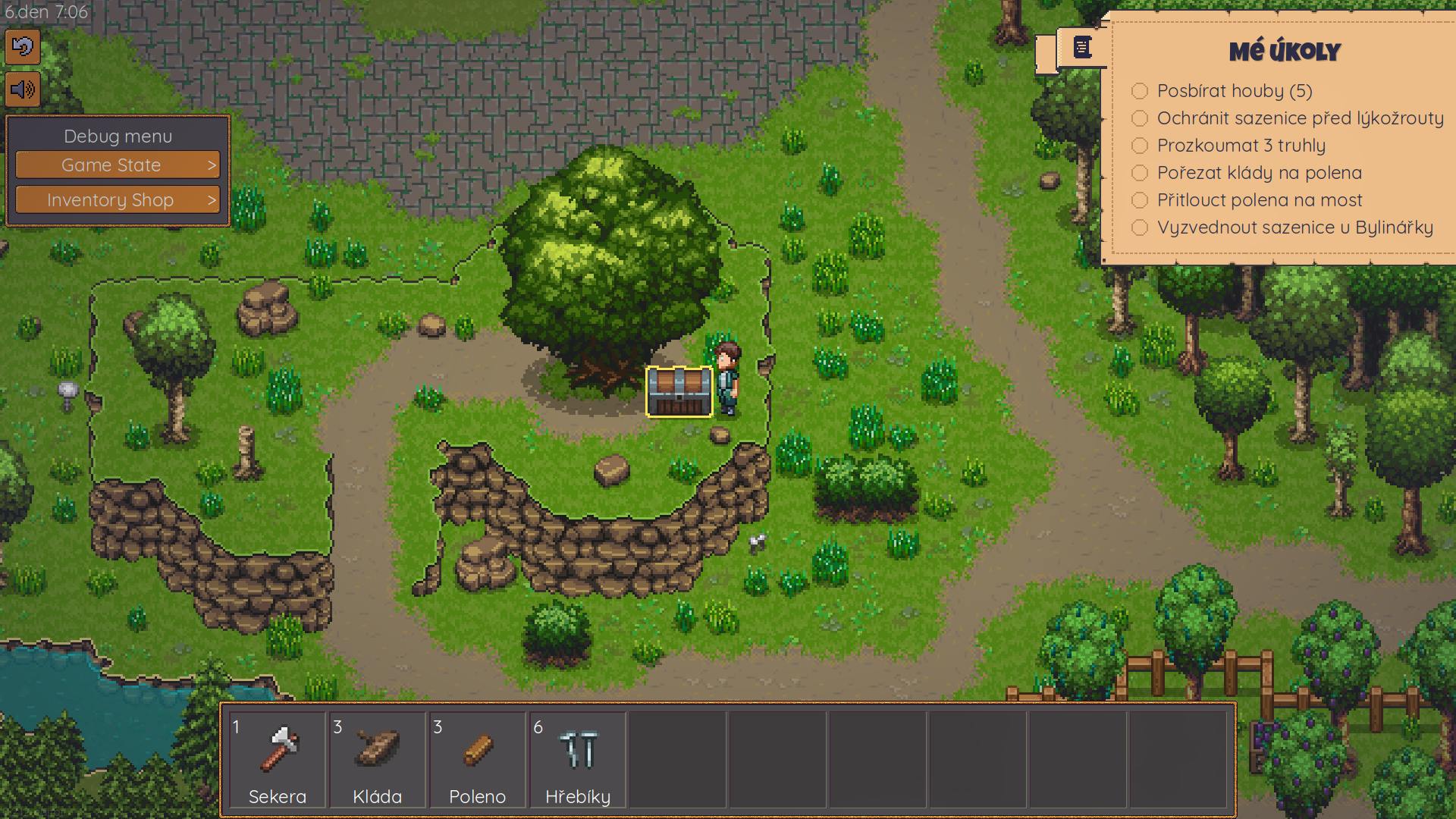
Task: Open the Inventory Shop debug submenu
Action: (118, 200)
